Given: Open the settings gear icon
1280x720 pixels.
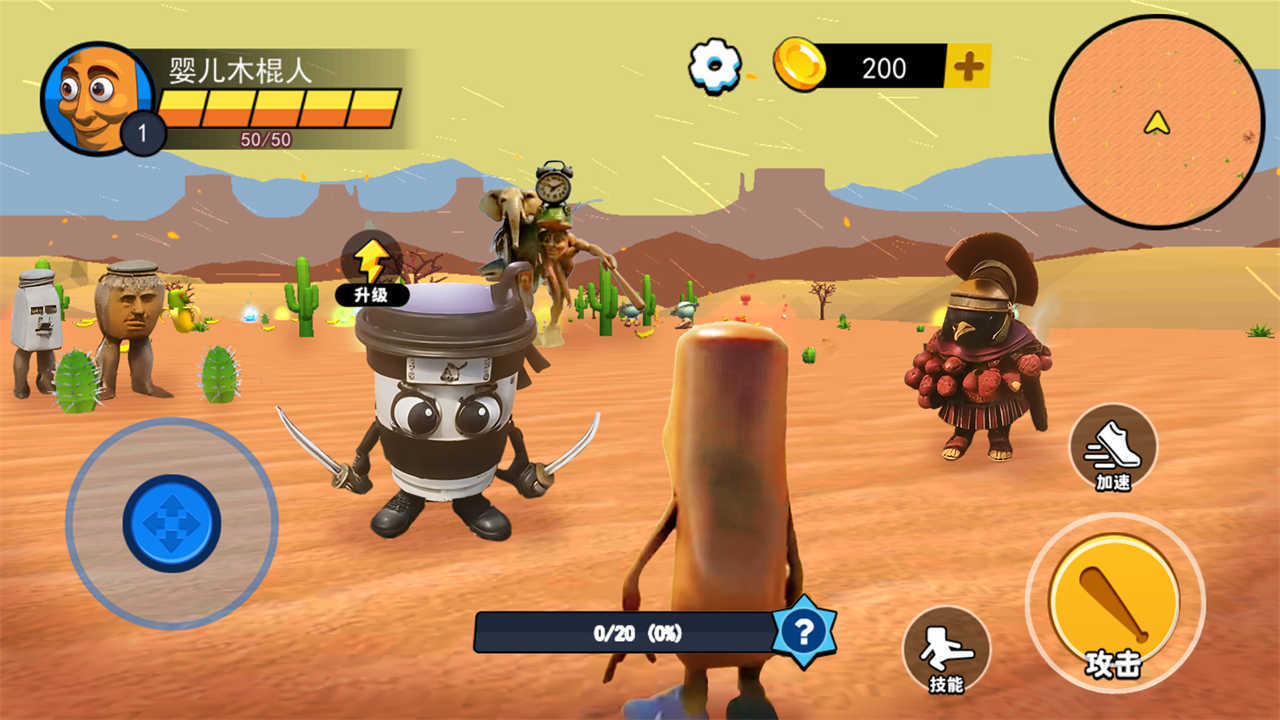Looking at the screenshot, I should 716,67.
